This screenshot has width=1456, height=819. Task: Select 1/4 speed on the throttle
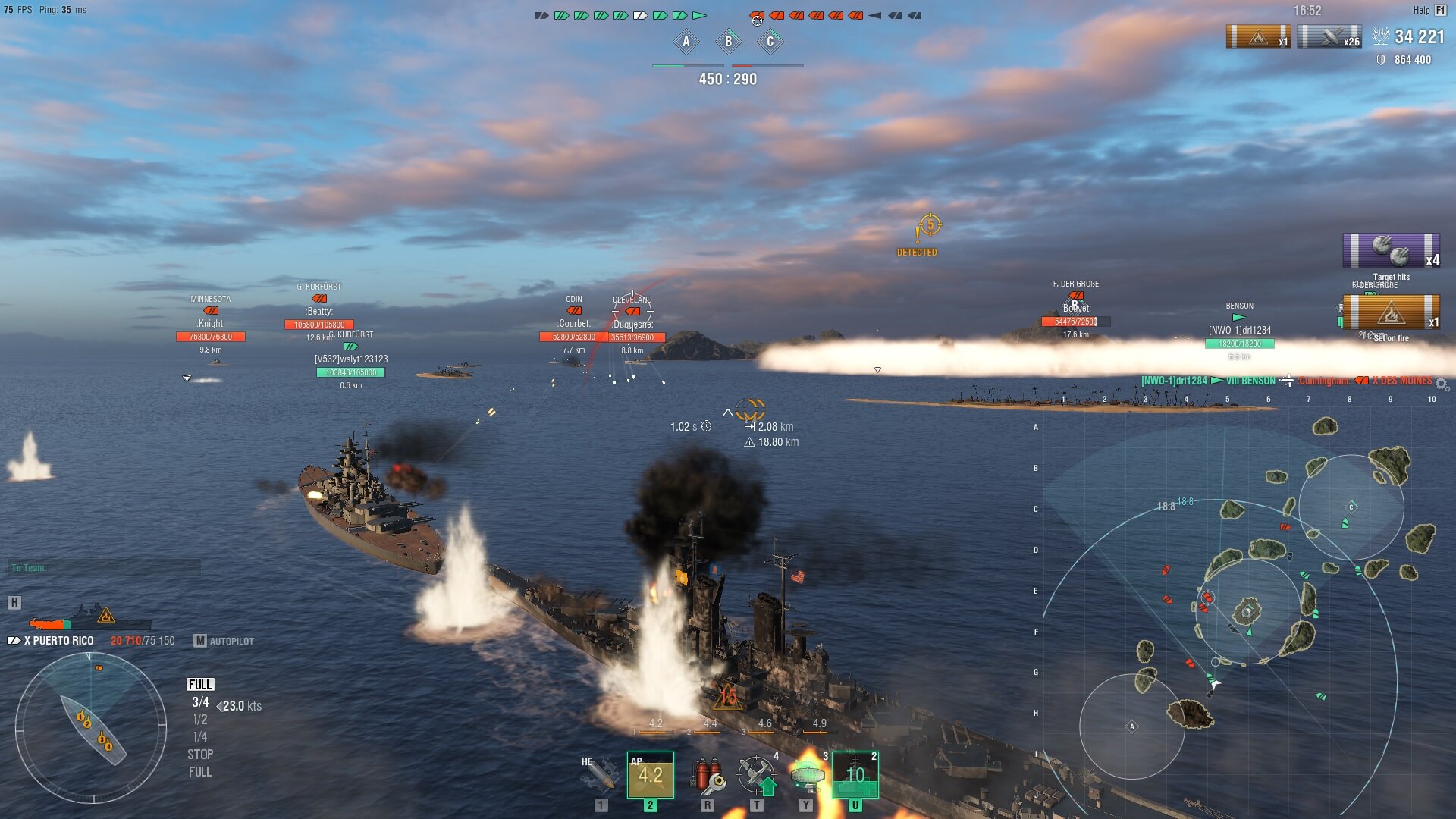(200, 737)
